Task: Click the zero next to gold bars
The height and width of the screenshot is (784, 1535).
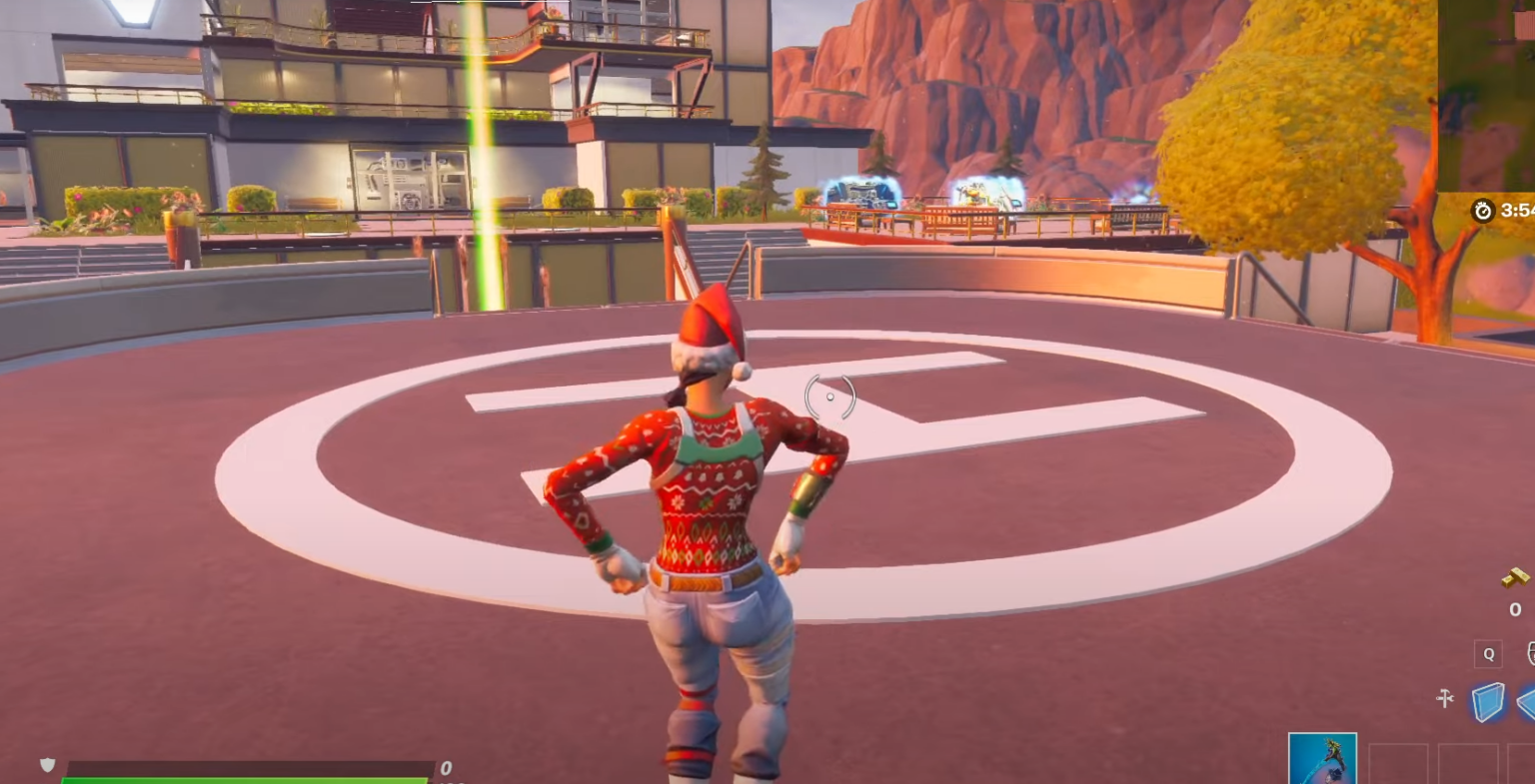Action: point(1514,609)
